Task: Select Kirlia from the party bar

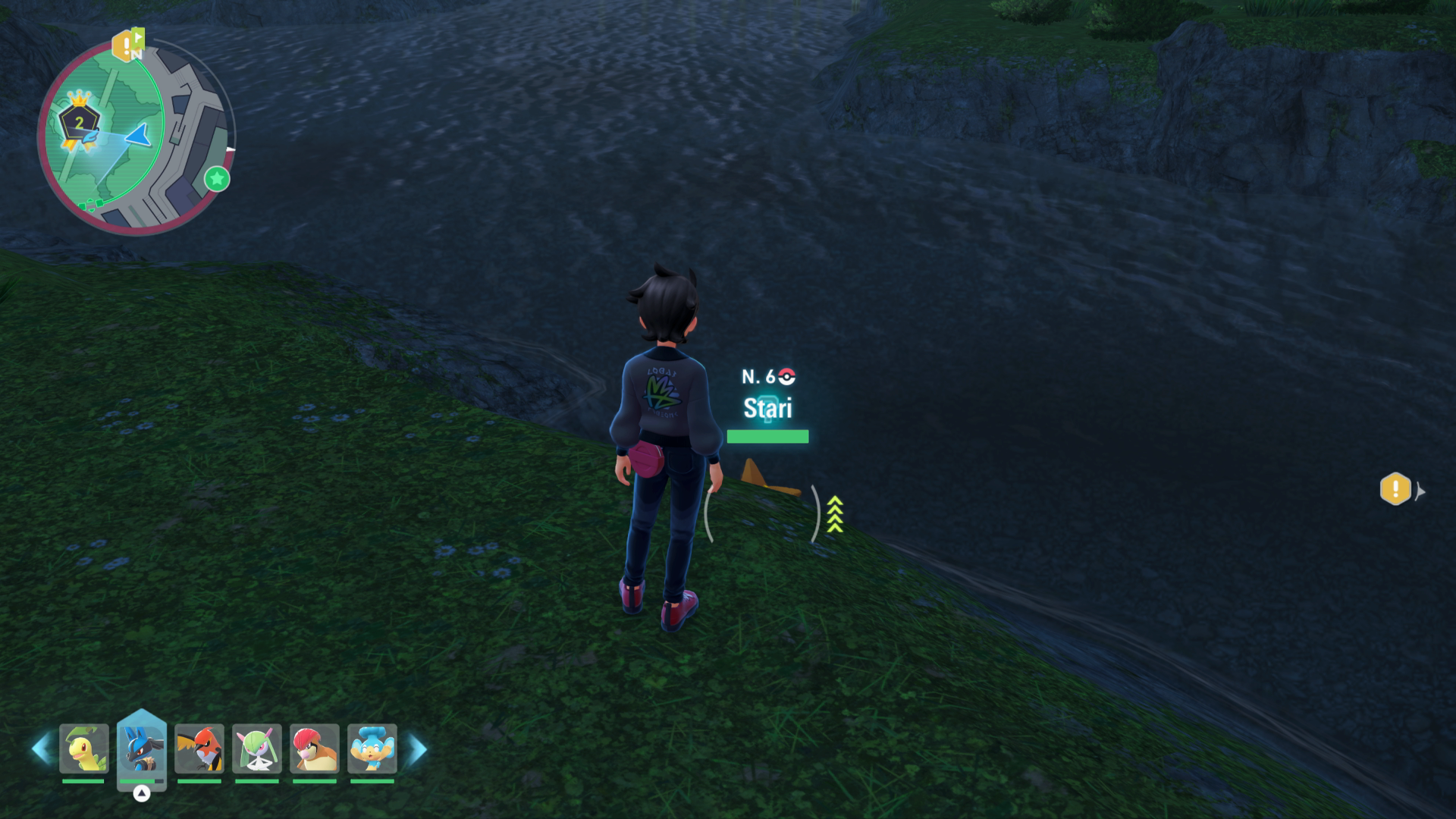Action: pyautogui.click(x=256, y=748)
